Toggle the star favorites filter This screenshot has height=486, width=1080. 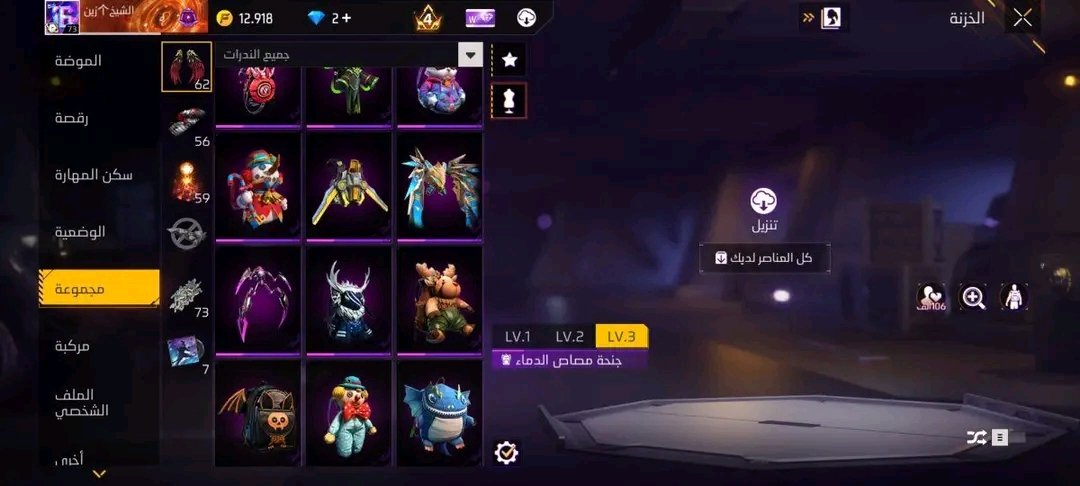tap(509, 60)
